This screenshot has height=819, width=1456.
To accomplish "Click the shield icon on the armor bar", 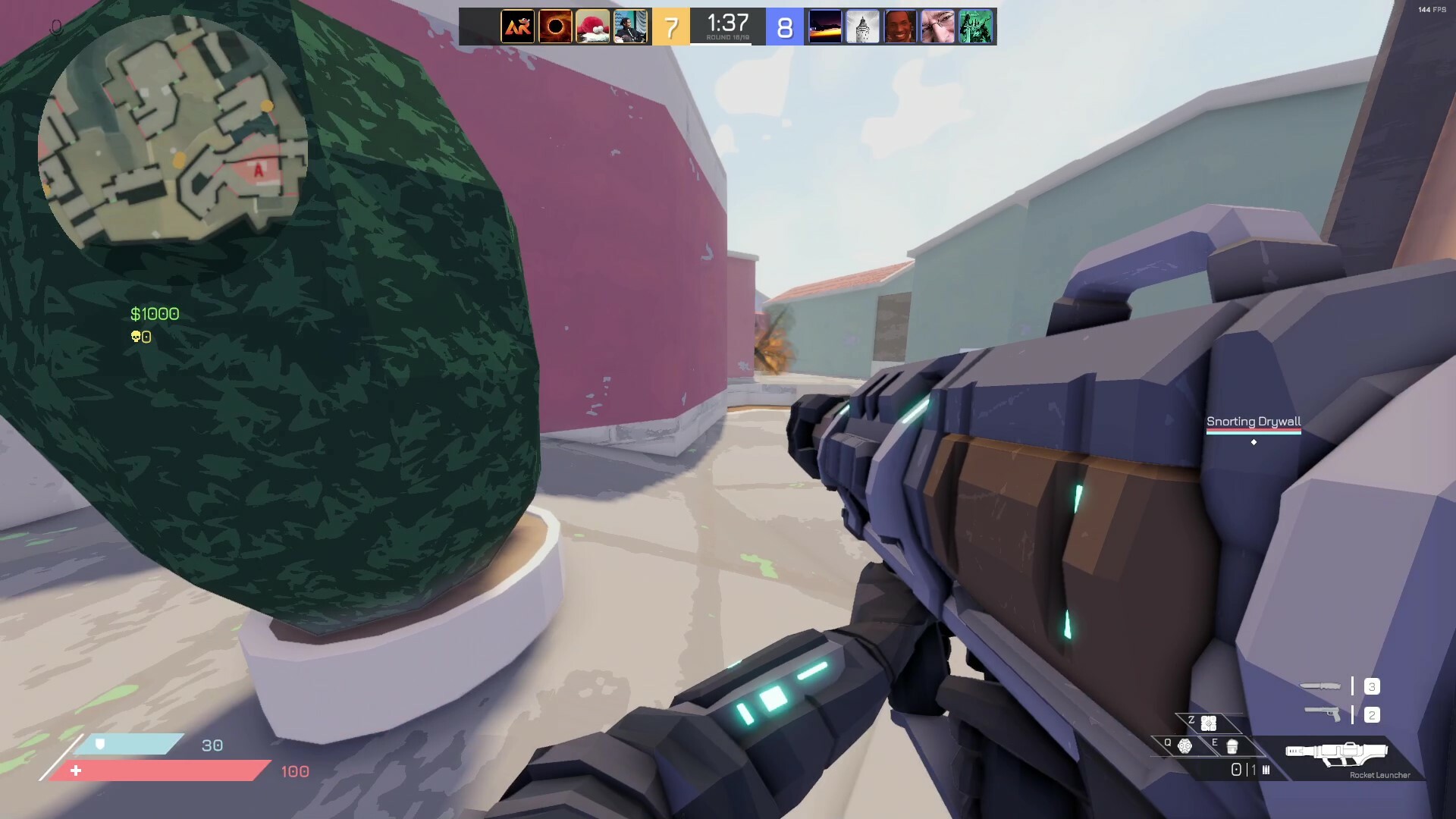I will coord(99,745).
